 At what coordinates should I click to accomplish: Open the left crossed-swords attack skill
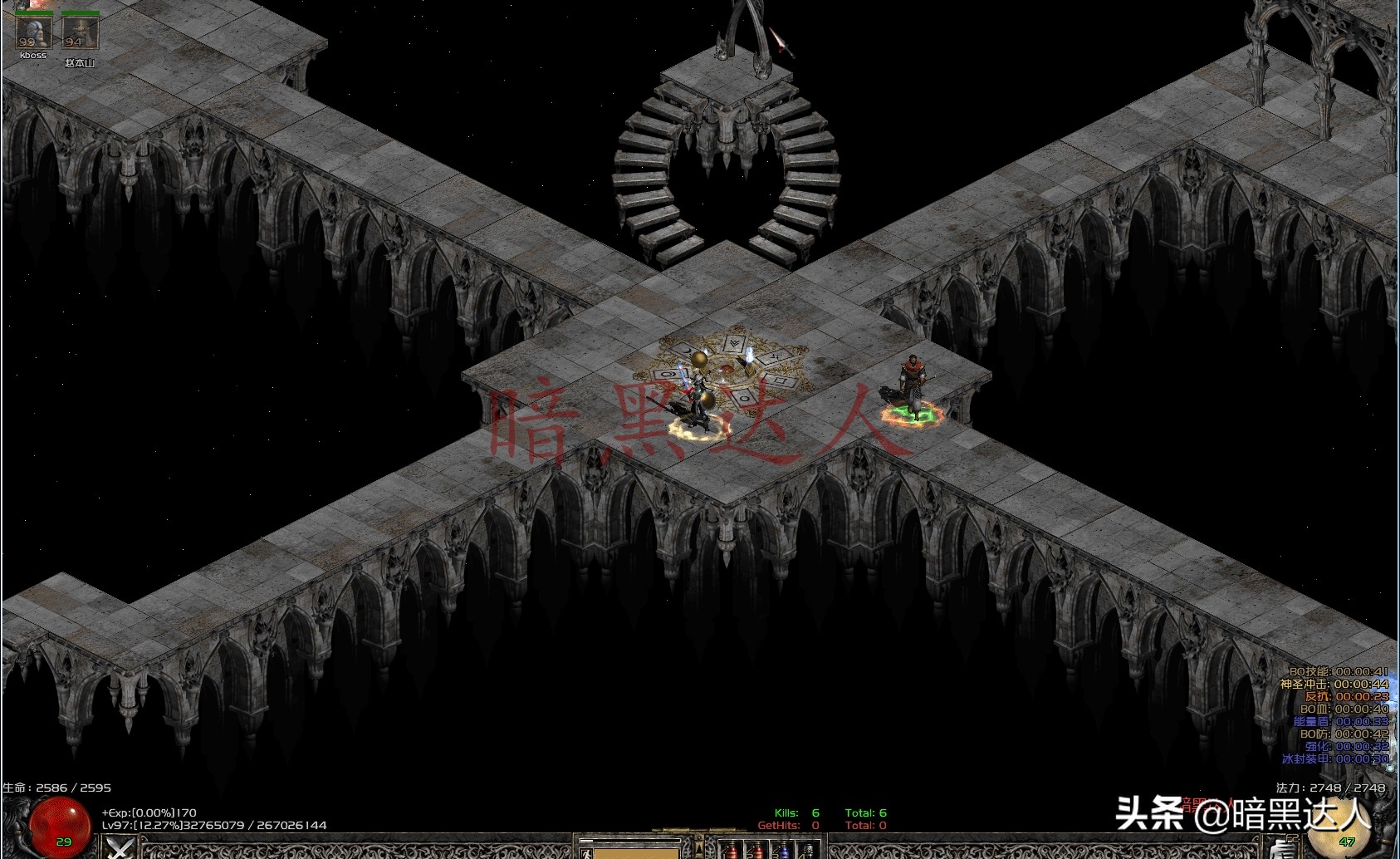point(121,848)
